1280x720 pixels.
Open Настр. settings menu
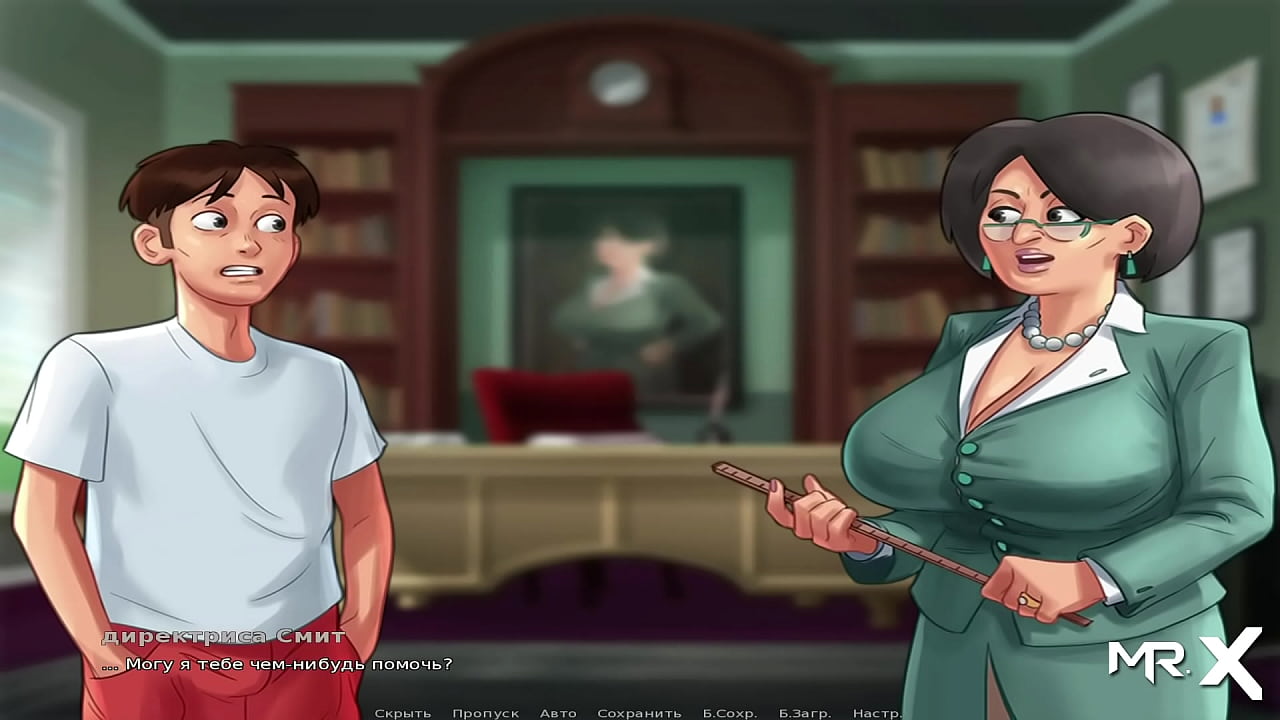(877, 713)
